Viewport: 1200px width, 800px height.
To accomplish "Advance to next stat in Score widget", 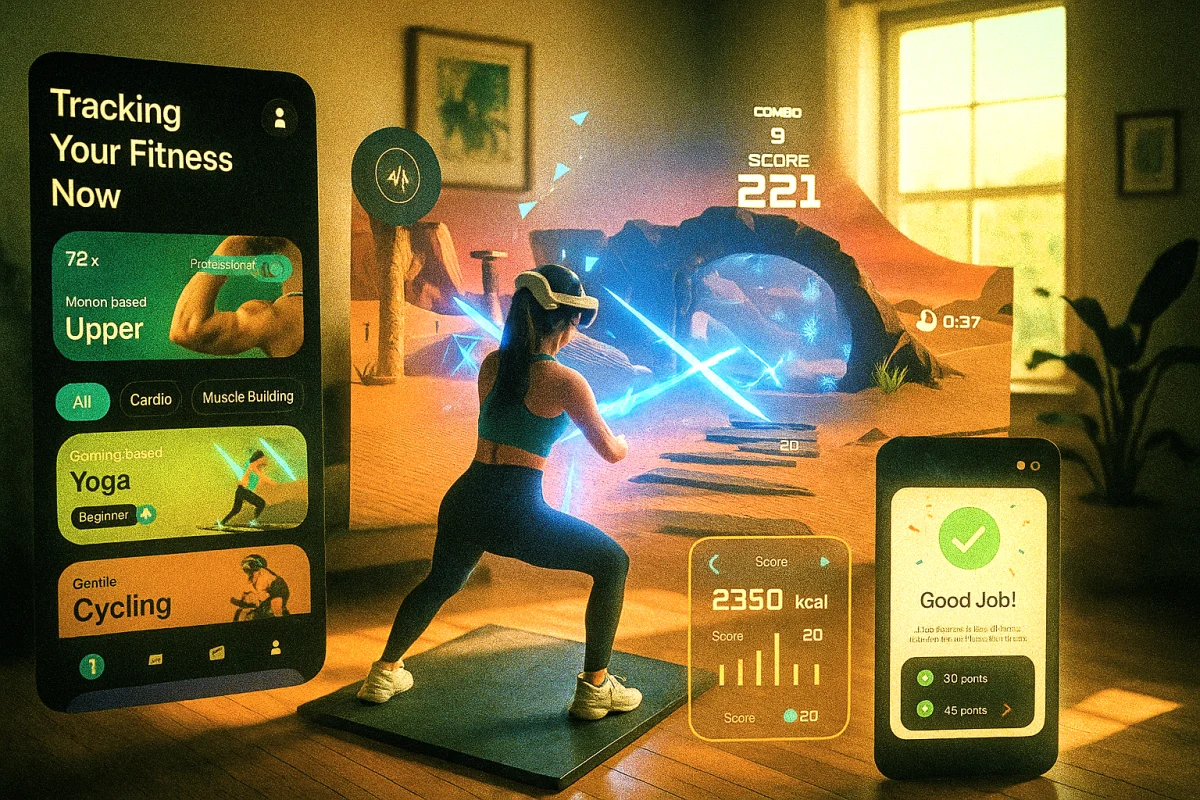I will (x=824, y=562).
